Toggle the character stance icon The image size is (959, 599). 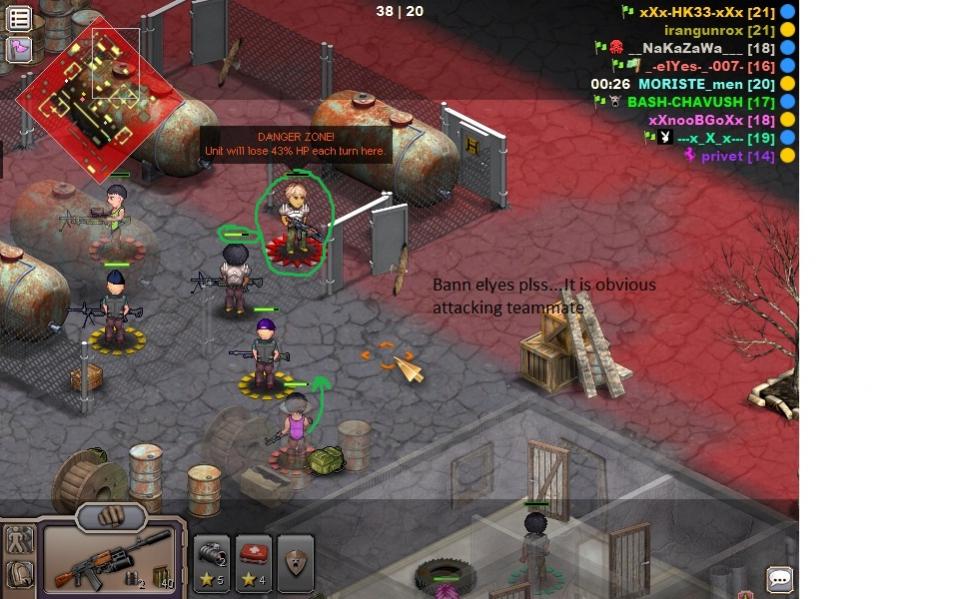tap(19, 541)
